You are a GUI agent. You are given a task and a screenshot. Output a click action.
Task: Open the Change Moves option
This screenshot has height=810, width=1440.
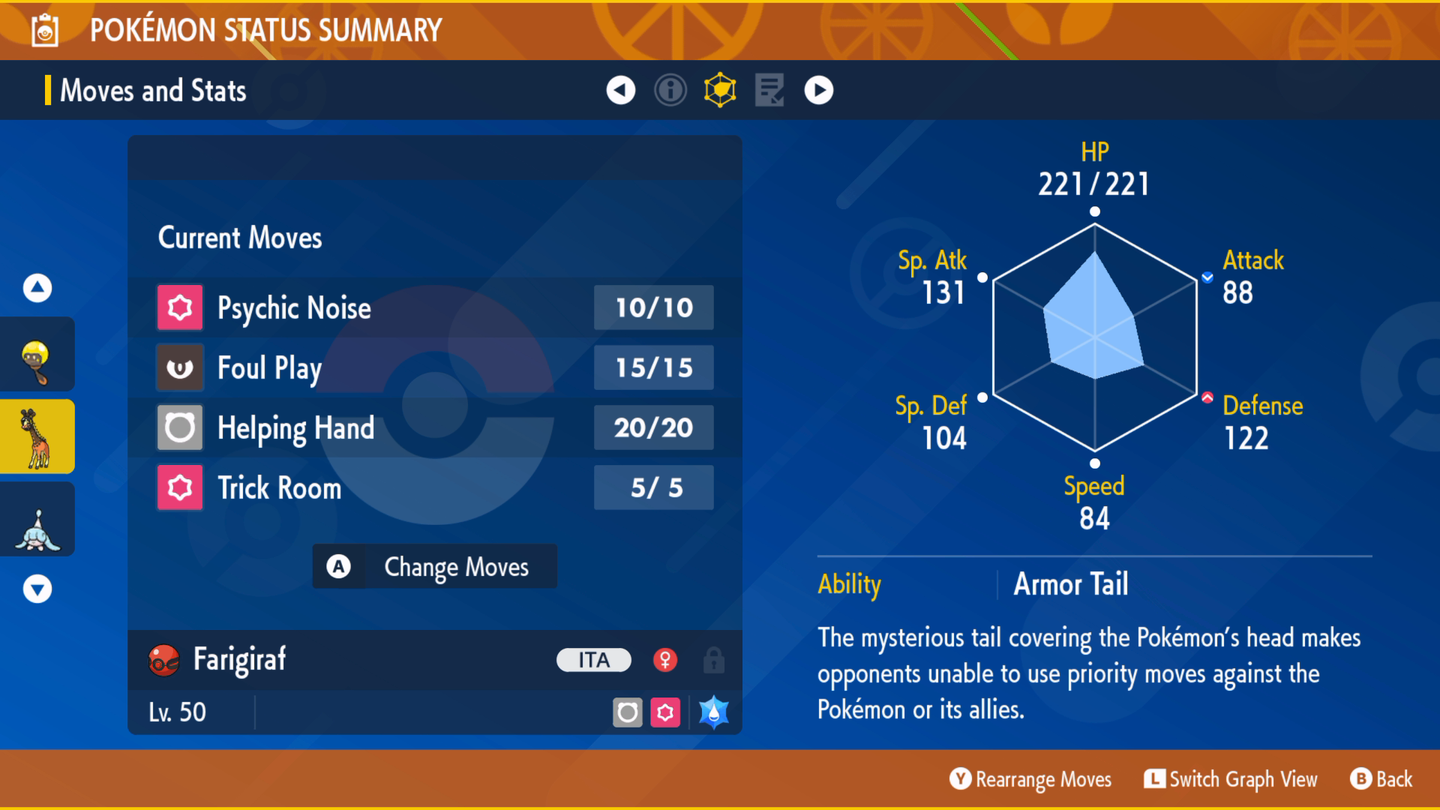tap(435, 567)
